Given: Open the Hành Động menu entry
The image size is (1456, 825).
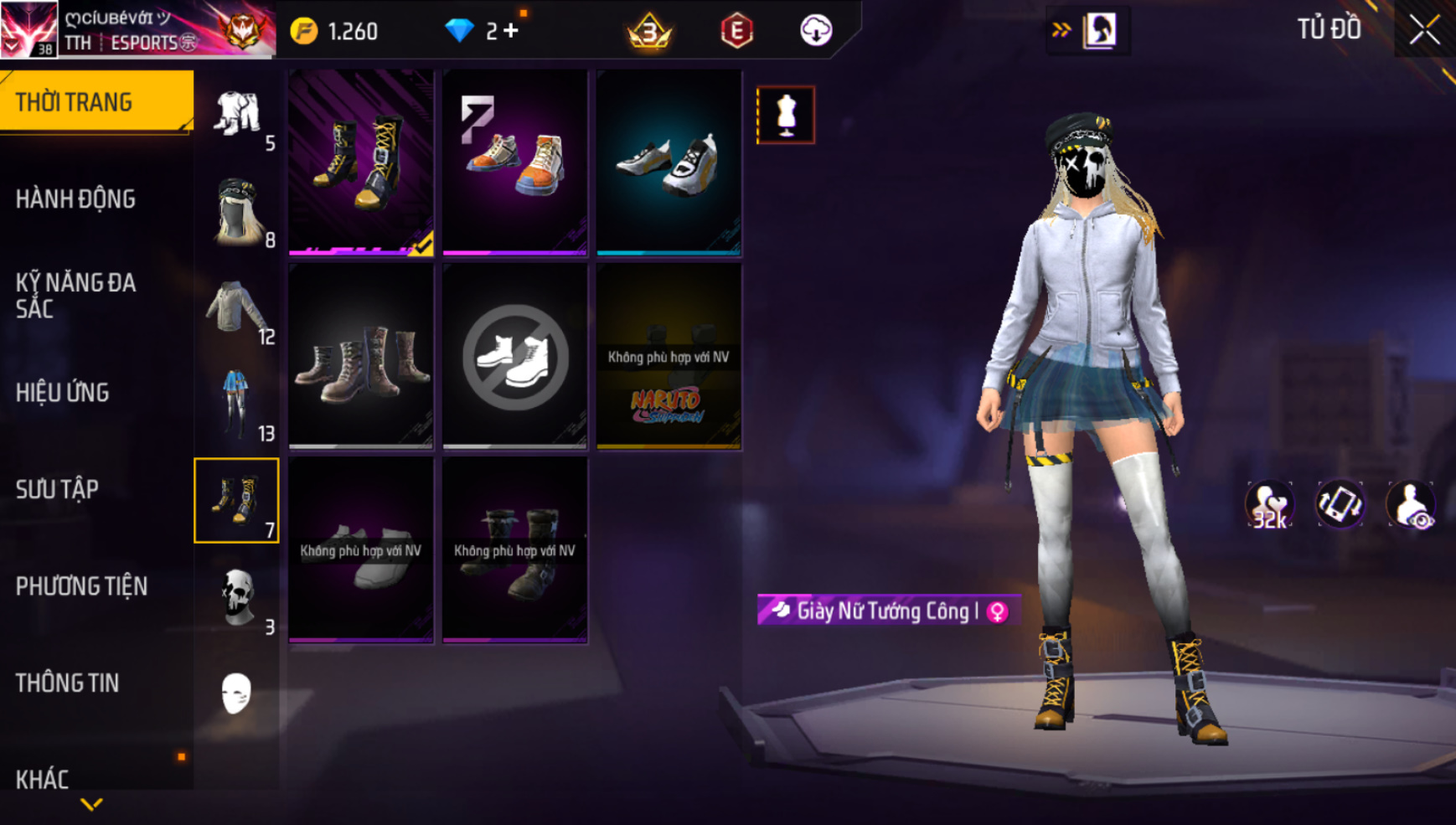Looking at the screenshot, I should (75, 199).
